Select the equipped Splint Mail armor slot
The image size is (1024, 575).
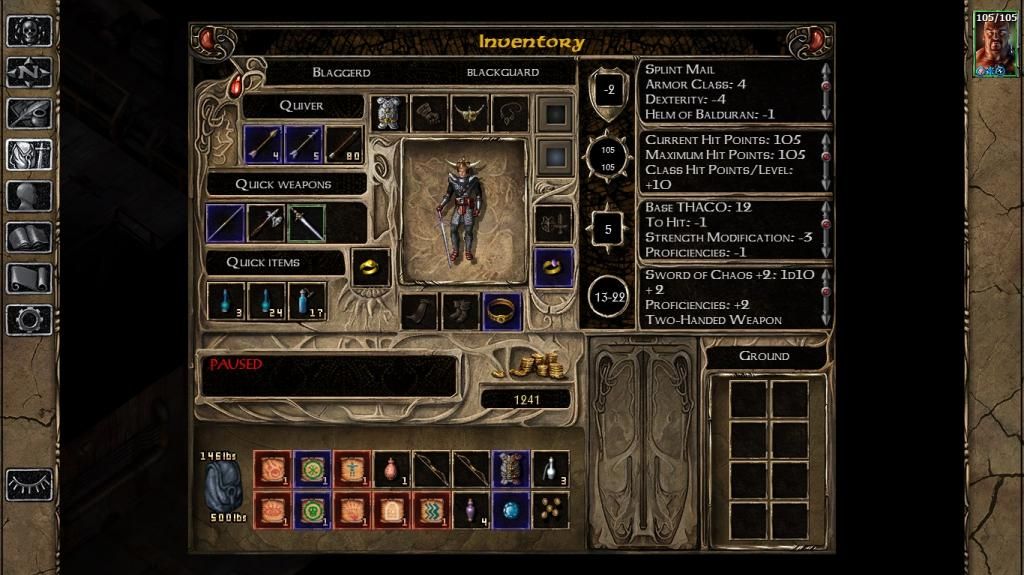point(389,113)
